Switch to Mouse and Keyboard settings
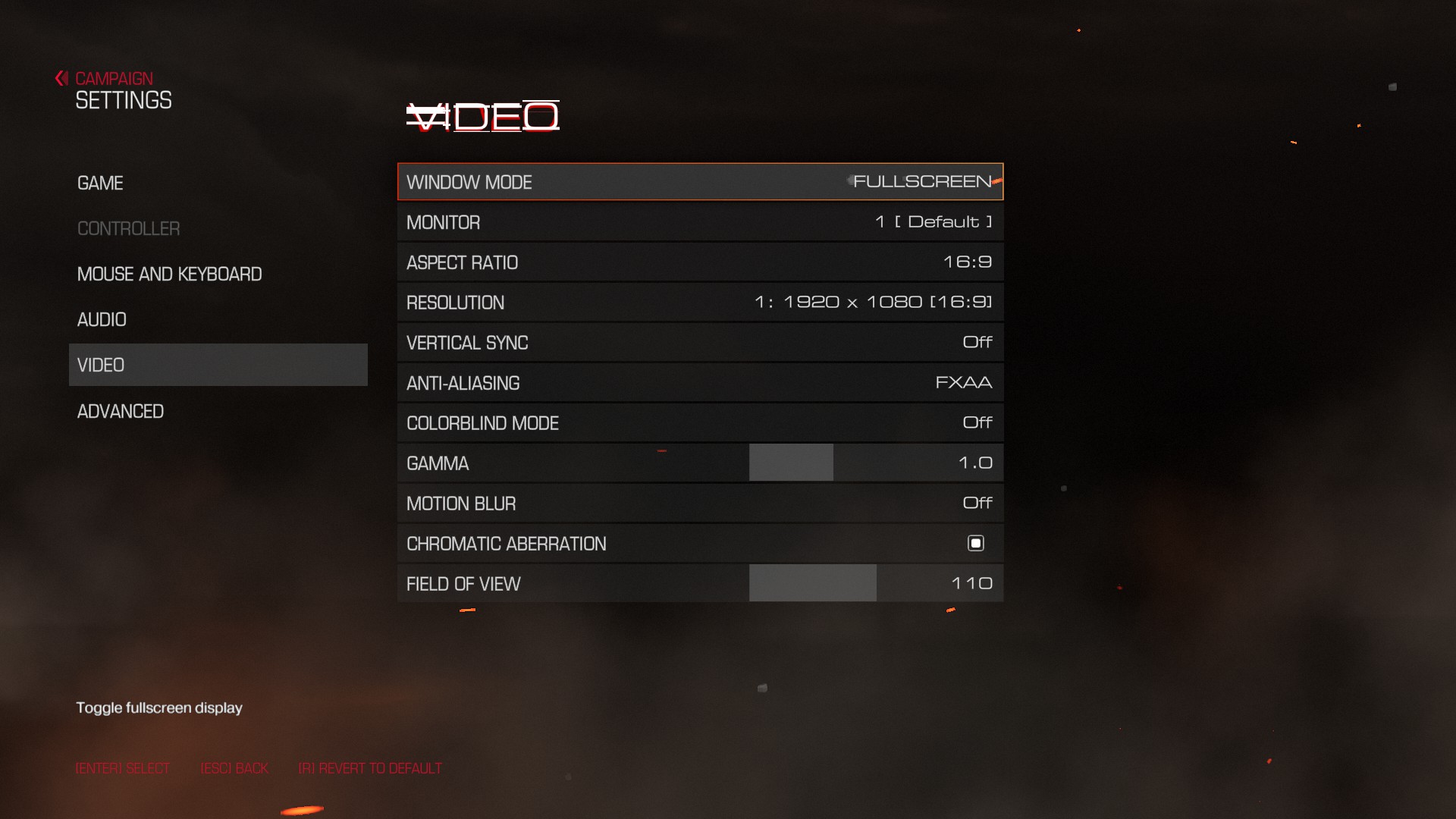 coord(169,275)
